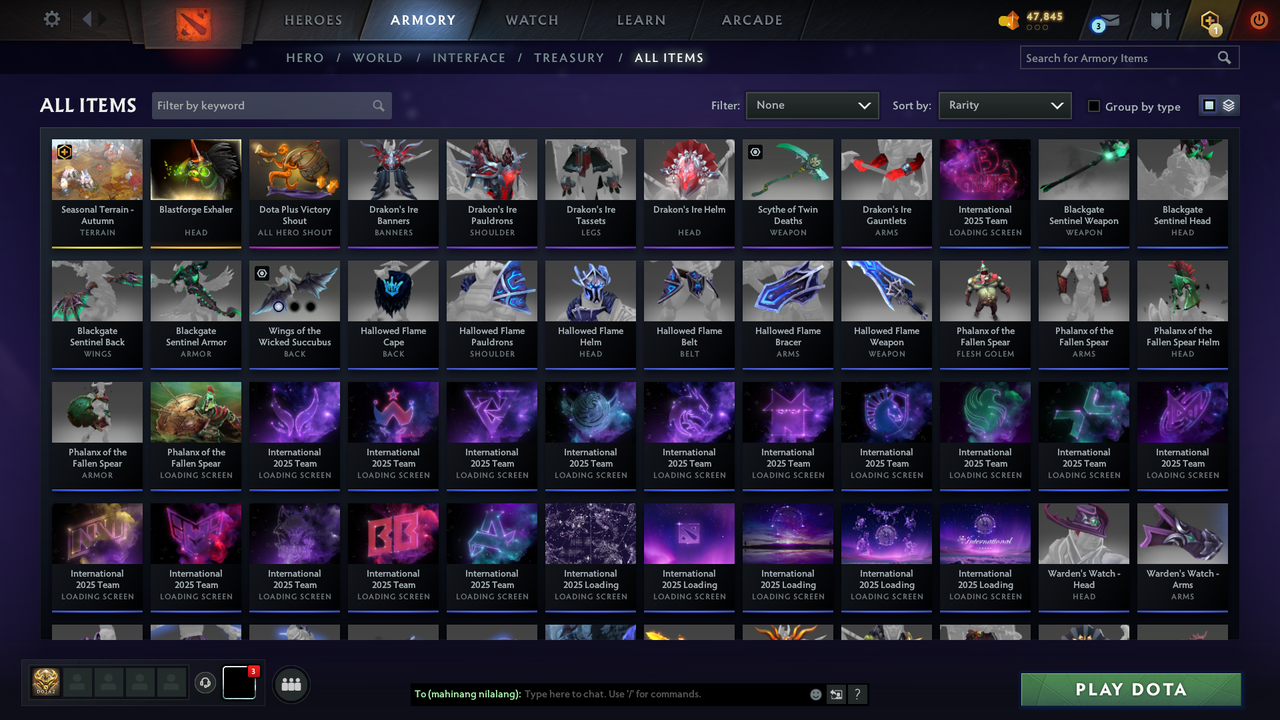The height and width of the screenshot is (720, 1280).
Task: Switch to stacked list view of items
Action: (x=1227, y=104)
